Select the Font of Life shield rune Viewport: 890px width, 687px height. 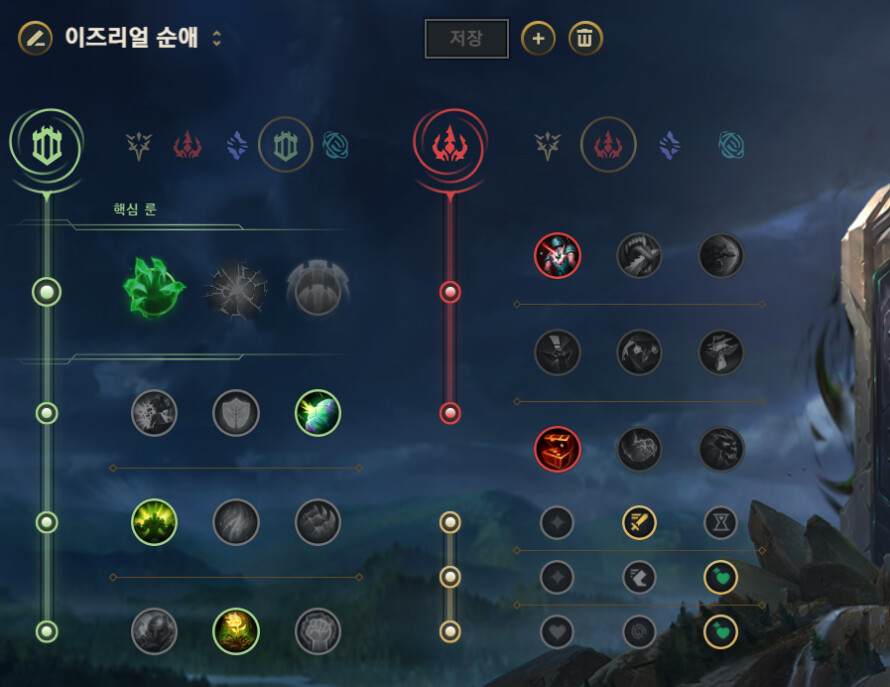tap(236, 413)
